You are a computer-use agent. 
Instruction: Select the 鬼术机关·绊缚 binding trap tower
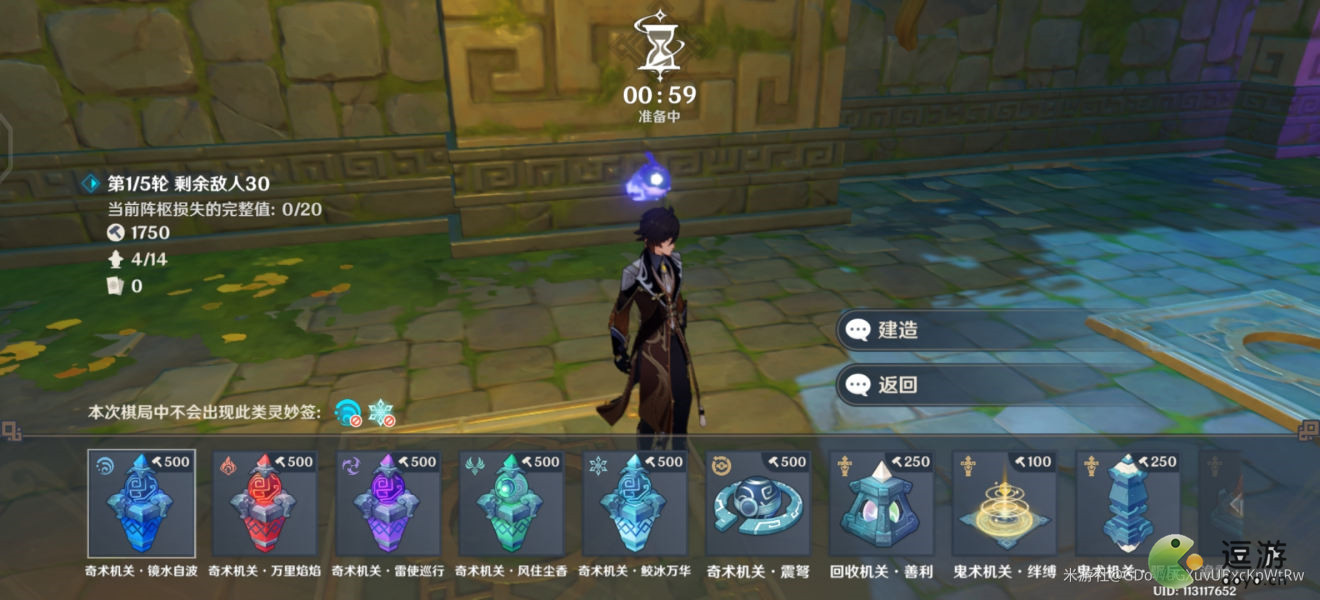pos(1005,503)
